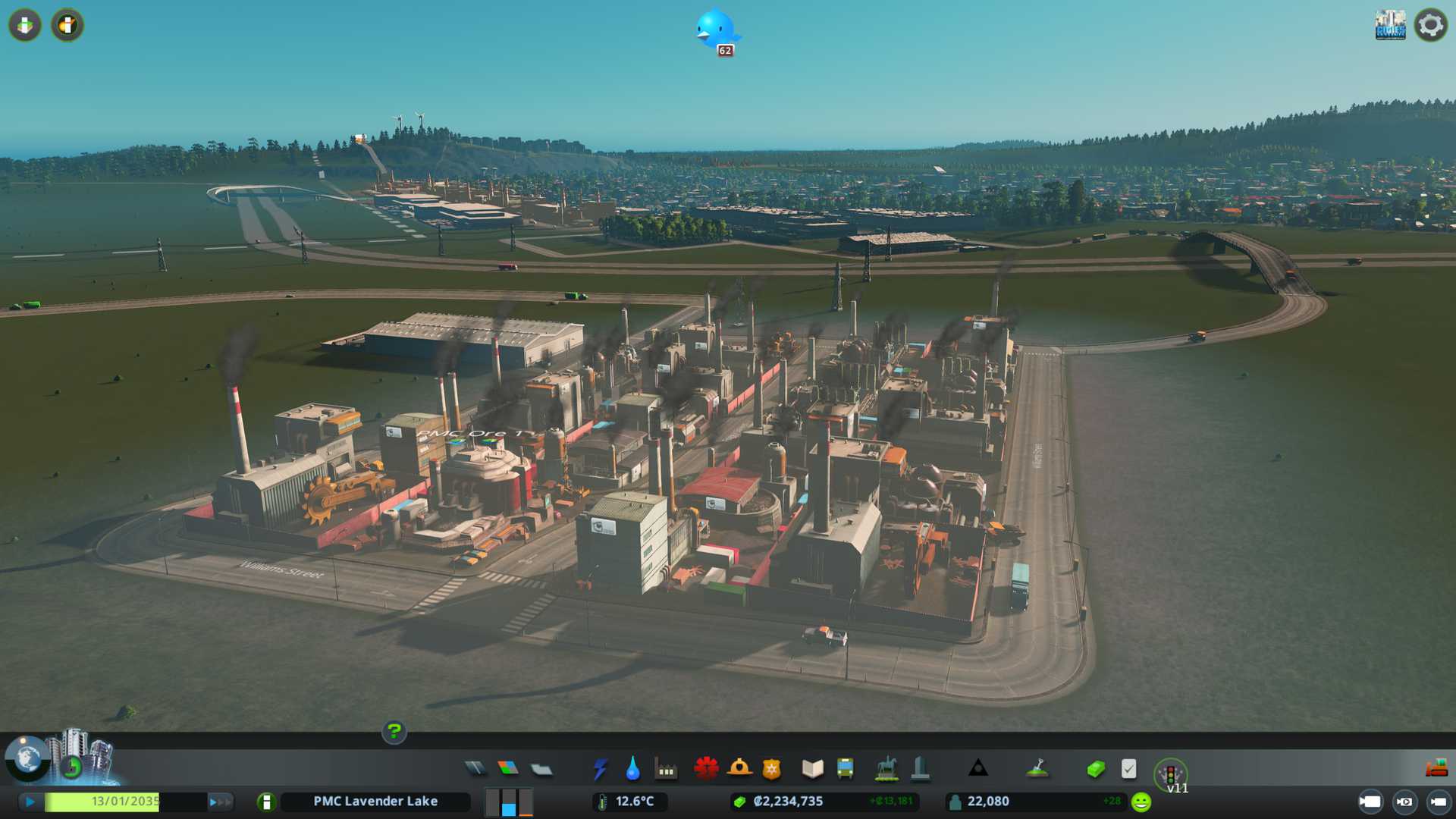The image size is (1456, 819).
Task: Open the Police badge menu
Action: [772, 769]
